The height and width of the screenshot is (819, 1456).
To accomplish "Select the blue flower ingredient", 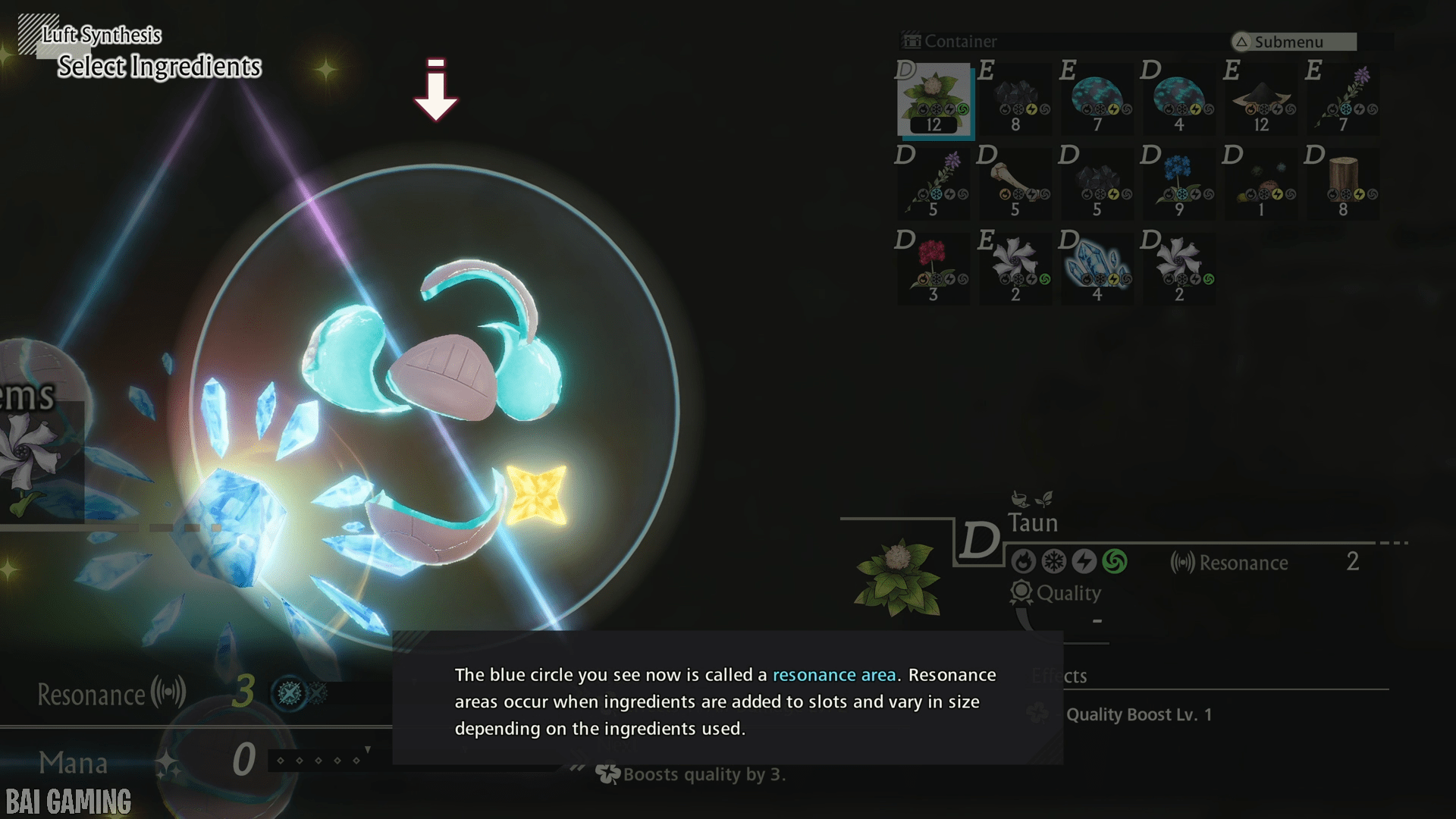I will click(x=1180, y=184).
